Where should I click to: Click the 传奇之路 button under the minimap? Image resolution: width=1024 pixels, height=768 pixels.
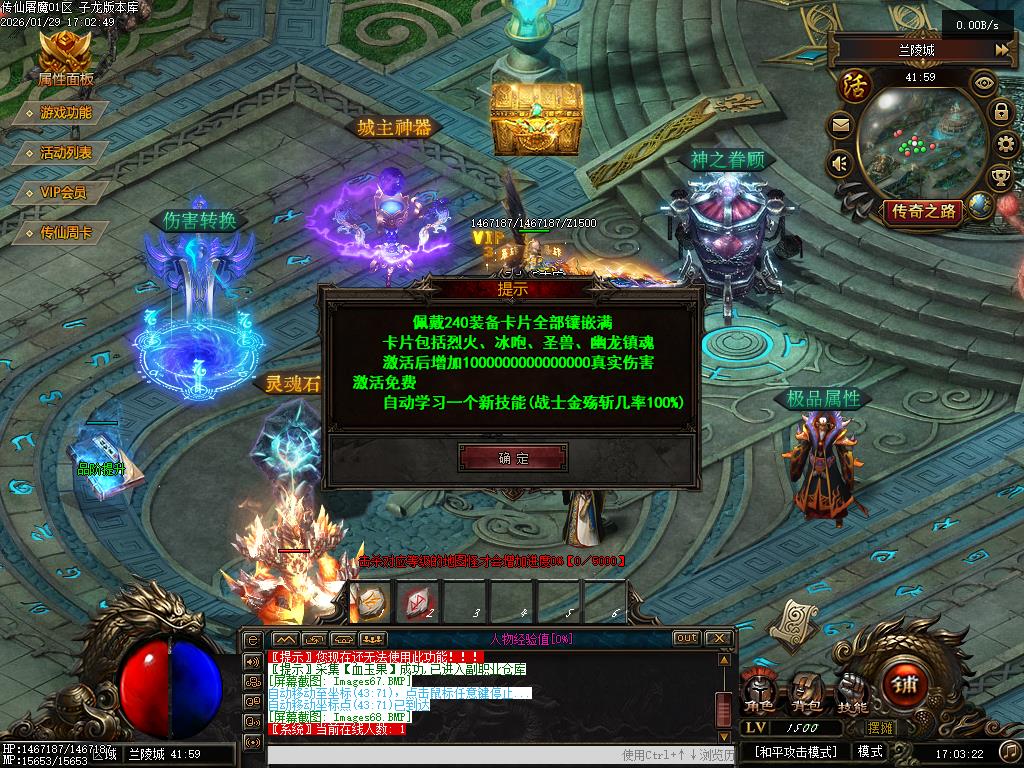click(922, 211)
